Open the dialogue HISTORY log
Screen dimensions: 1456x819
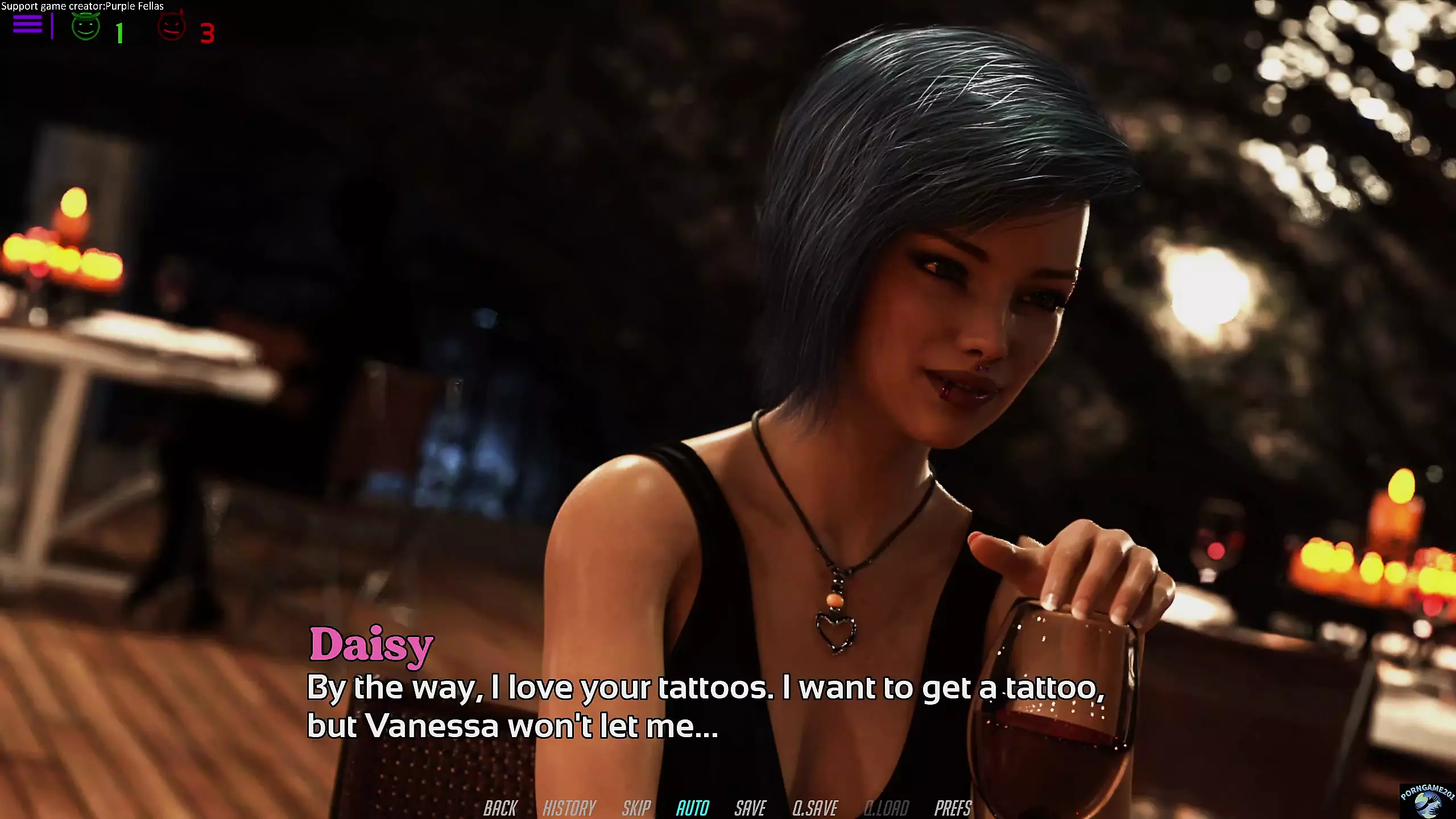point(569,808)
